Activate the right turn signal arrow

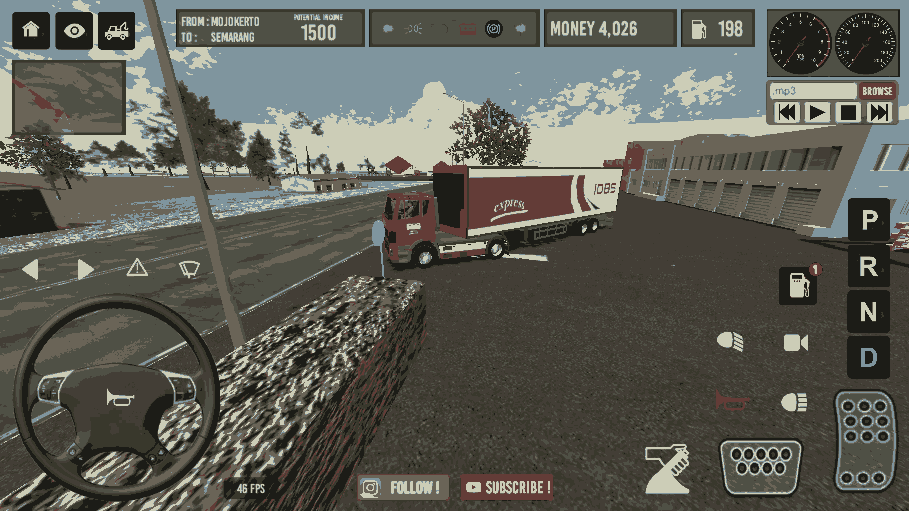point(86,268)
